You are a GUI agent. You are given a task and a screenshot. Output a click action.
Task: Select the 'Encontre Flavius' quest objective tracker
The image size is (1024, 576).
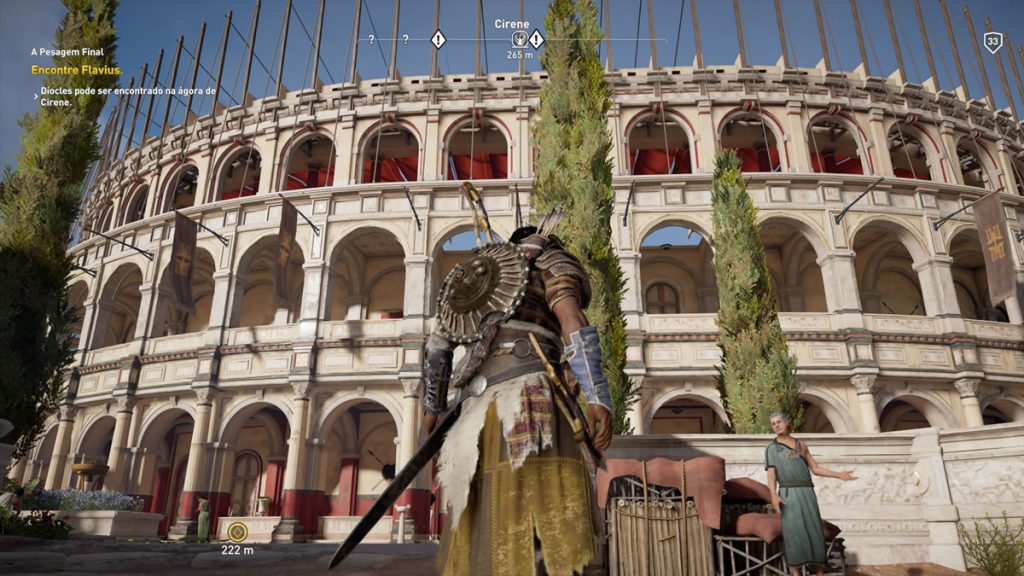point(76,70)
